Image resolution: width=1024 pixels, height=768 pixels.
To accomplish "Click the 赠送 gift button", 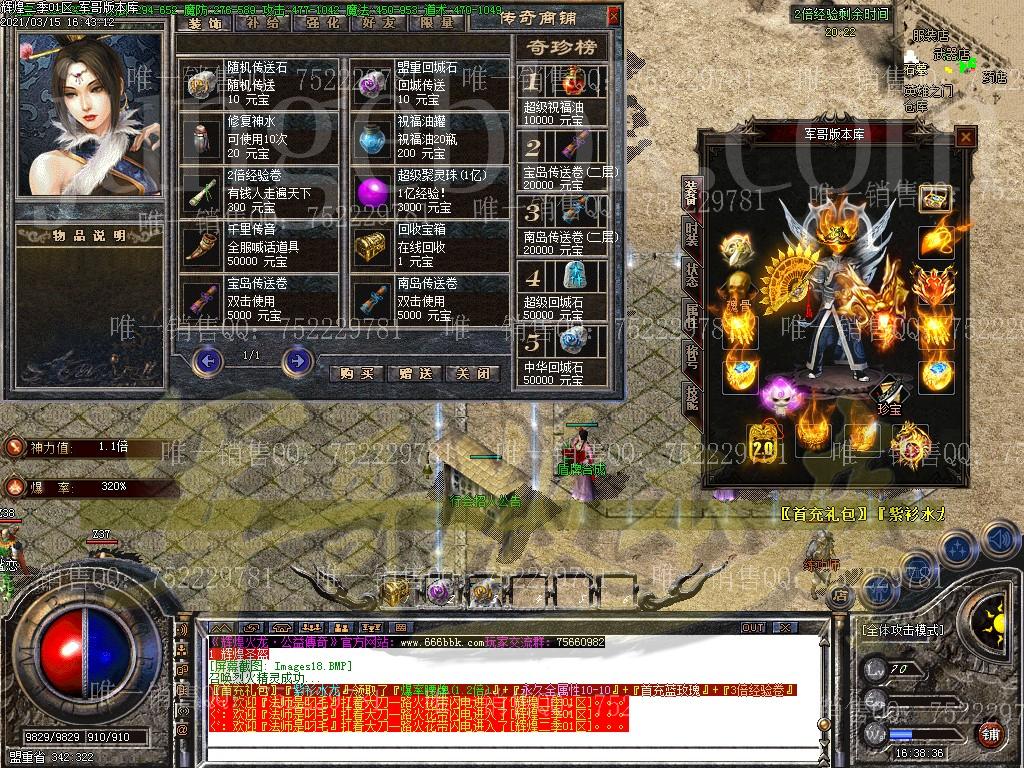I will click(414, 373).
